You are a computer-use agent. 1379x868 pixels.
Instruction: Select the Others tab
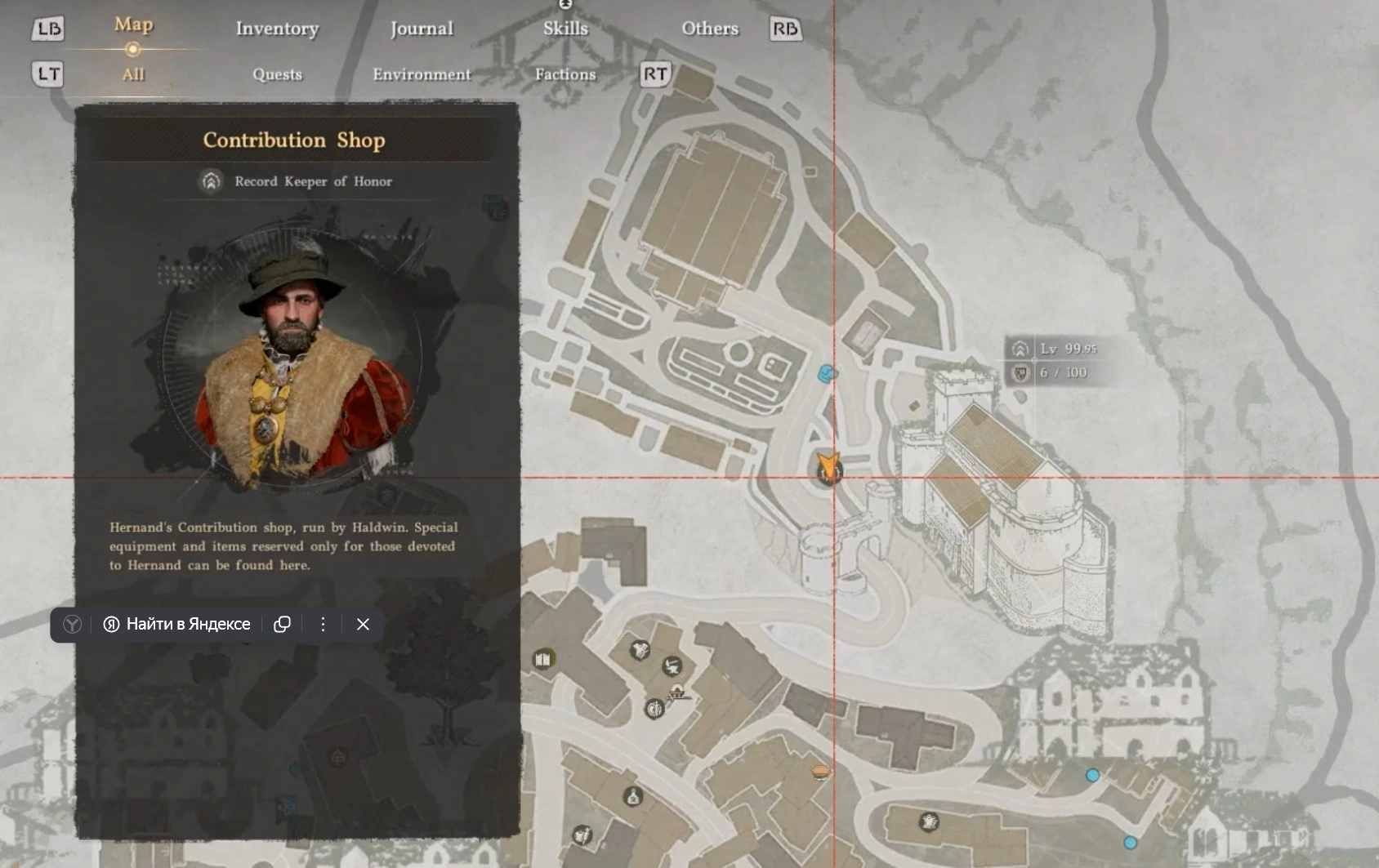pos(710,29)
